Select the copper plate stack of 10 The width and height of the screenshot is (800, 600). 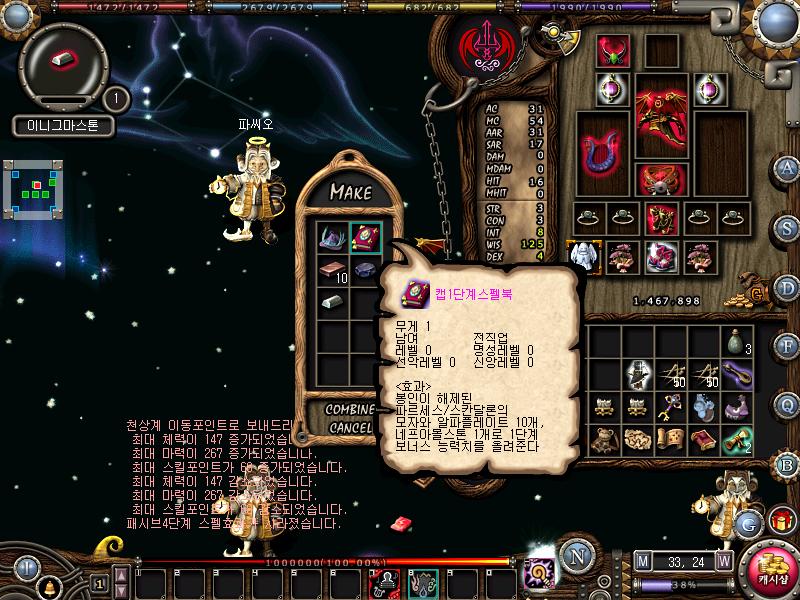(331, 271)
